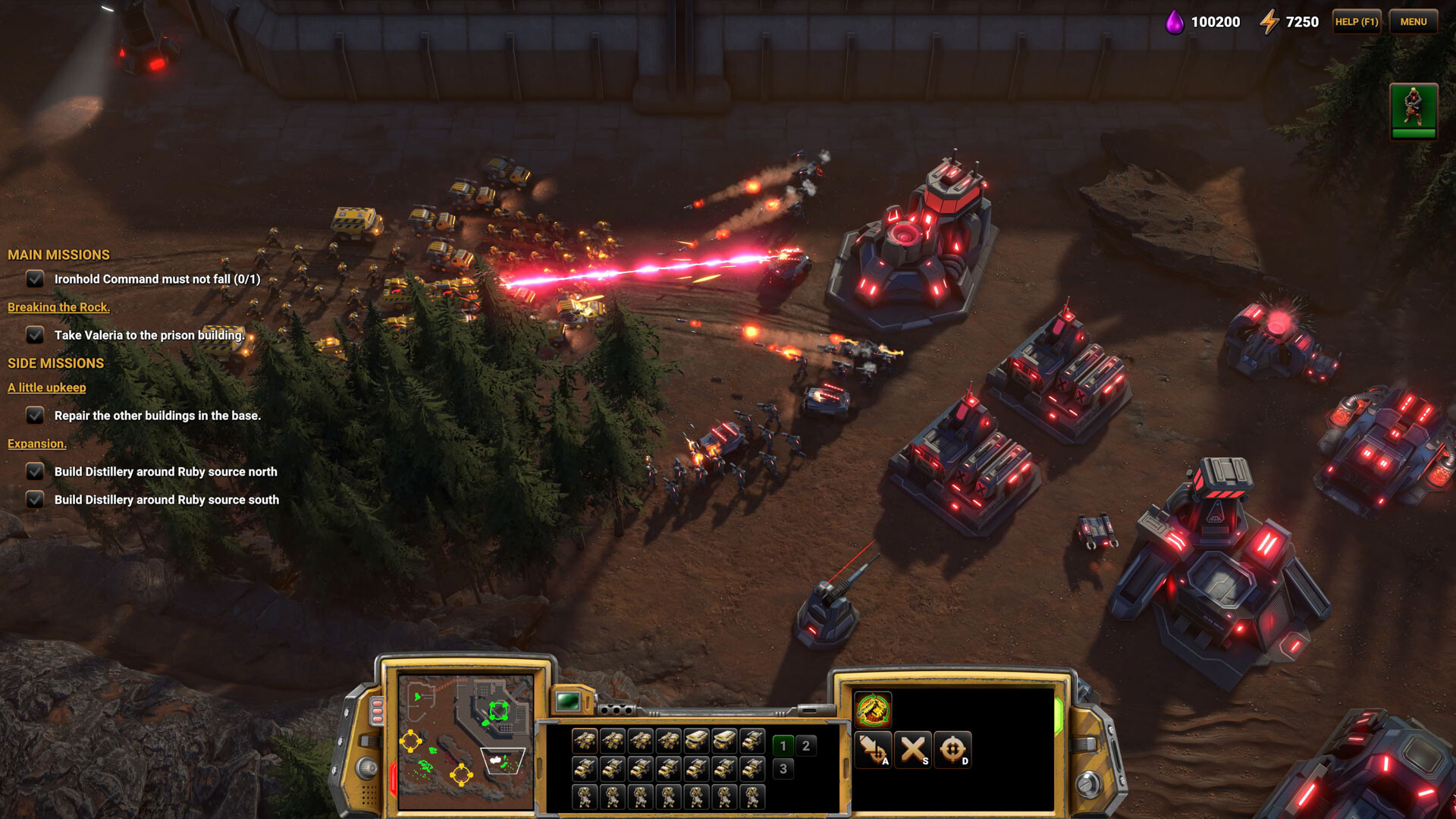Switch to selection page 2
Image resolution: width=1456 pixels, height=819 pixels.
click(806, 745)
